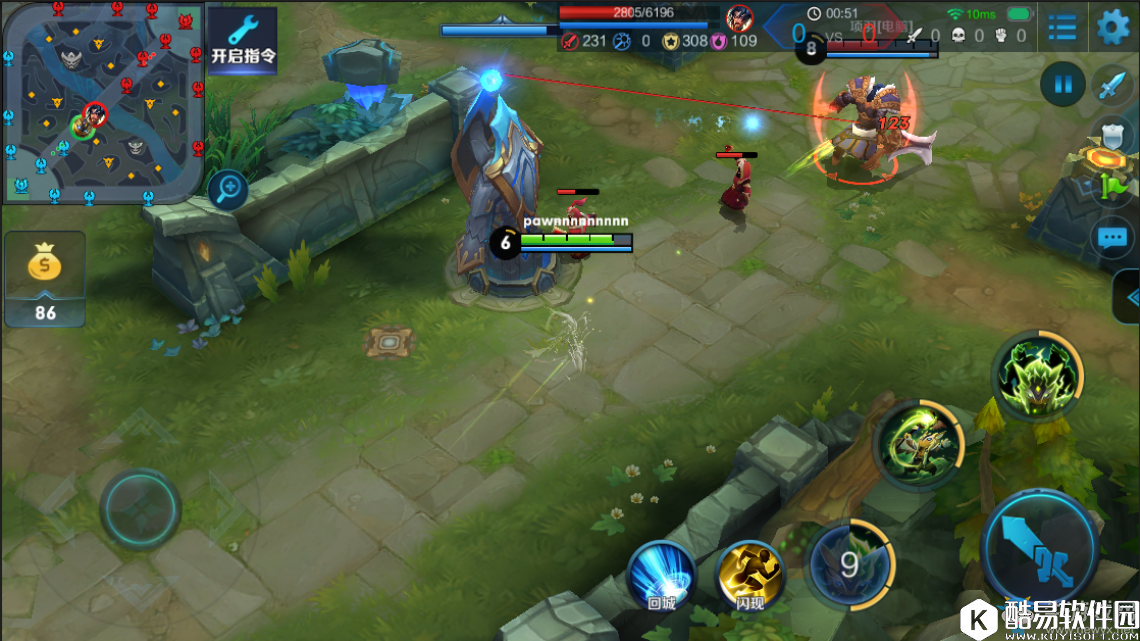Open the list menu icon
The height and width of the screenshot is (641, 1140).
[1062, 28]
